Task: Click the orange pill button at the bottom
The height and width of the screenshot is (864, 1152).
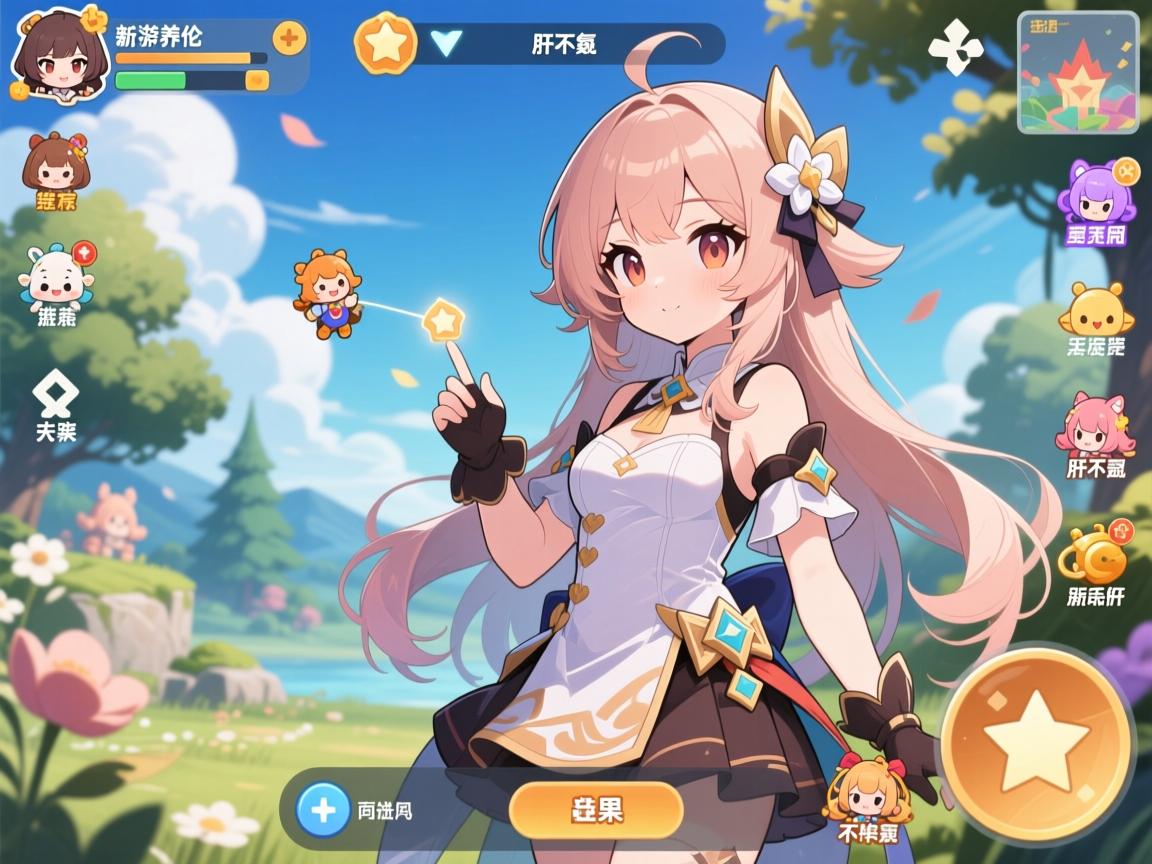Action: point(596,810)
